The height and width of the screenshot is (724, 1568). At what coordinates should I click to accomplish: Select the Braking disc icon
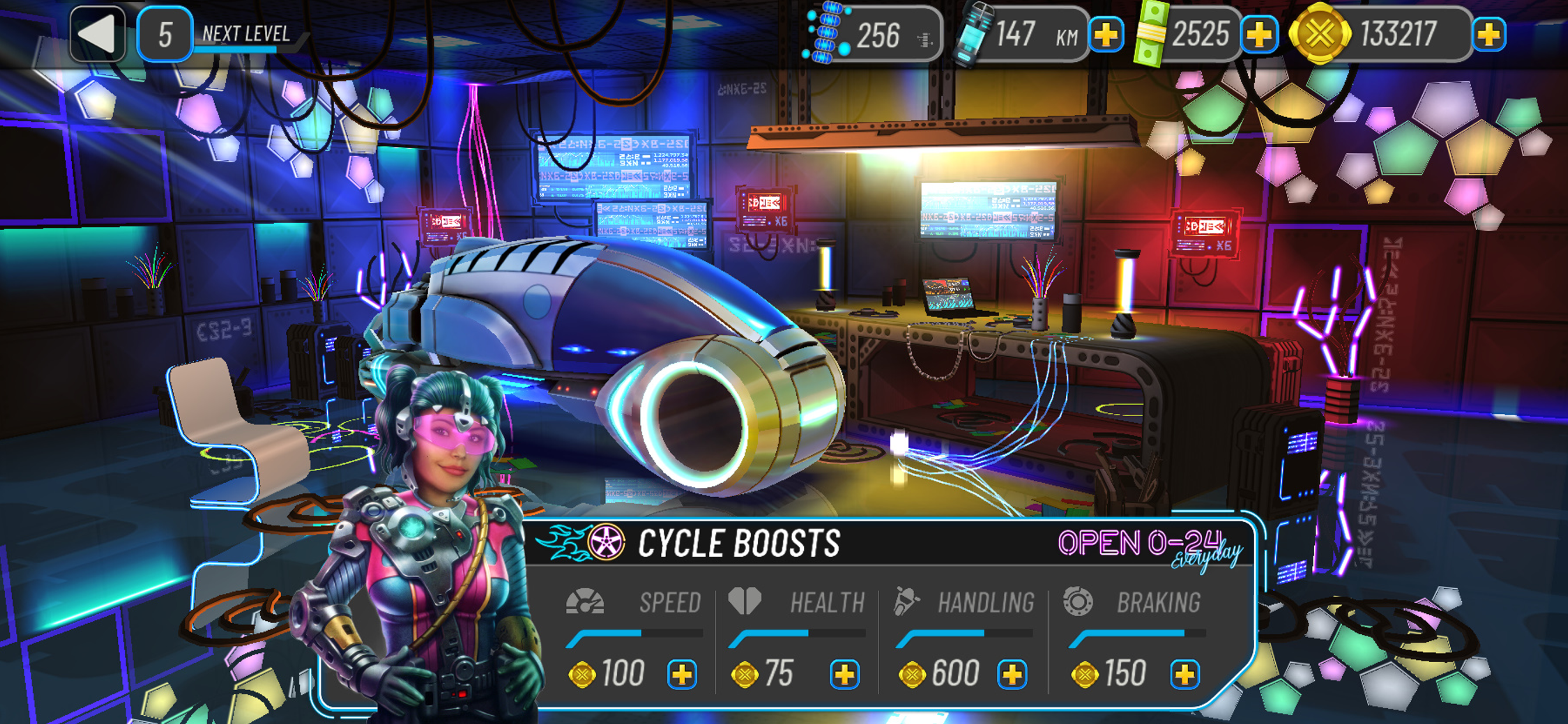point(1079,601)
